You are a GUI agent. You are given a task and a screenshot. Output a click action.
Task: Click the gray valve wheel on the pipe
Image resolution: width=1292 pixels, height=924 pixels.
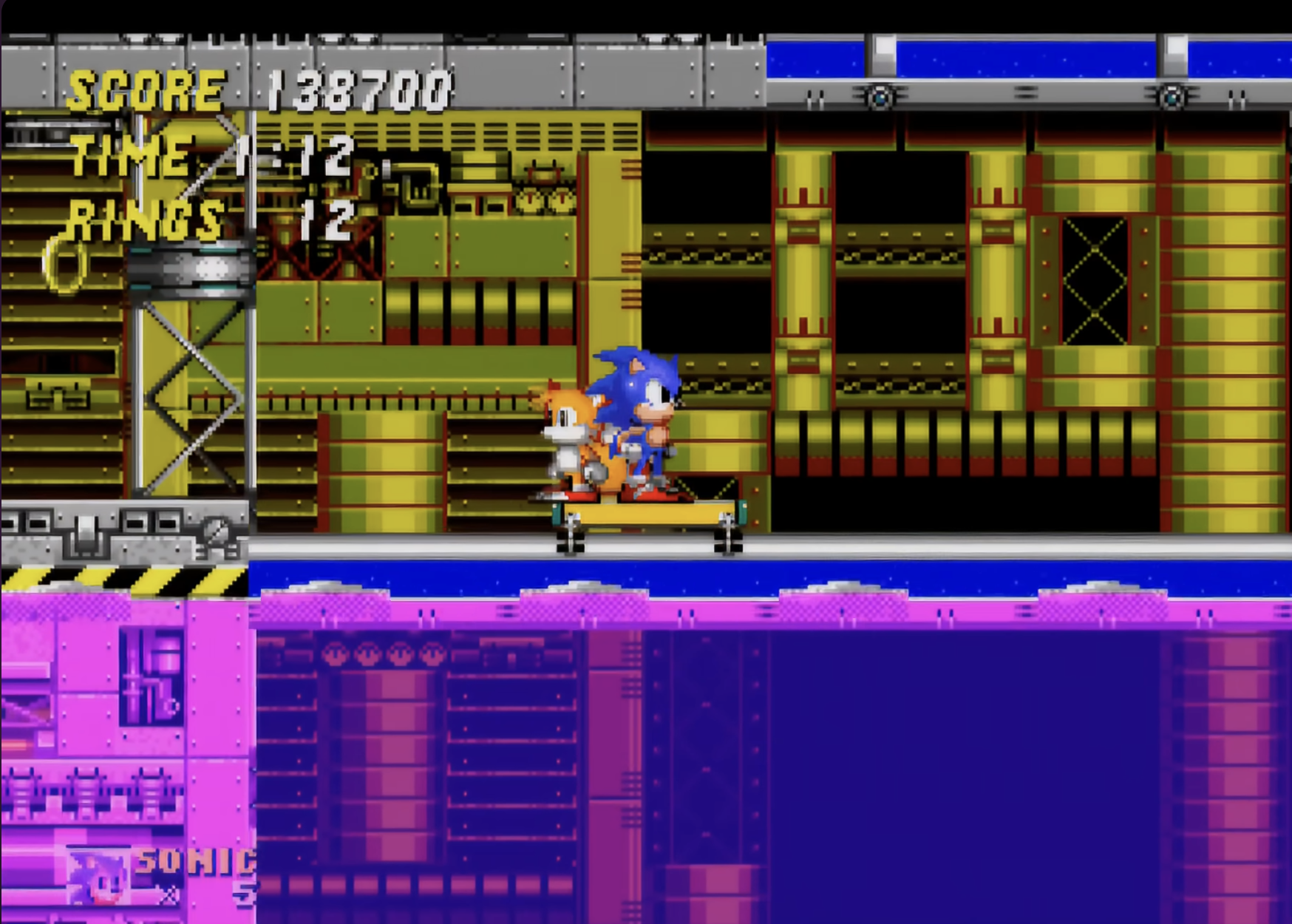[215, 529]
